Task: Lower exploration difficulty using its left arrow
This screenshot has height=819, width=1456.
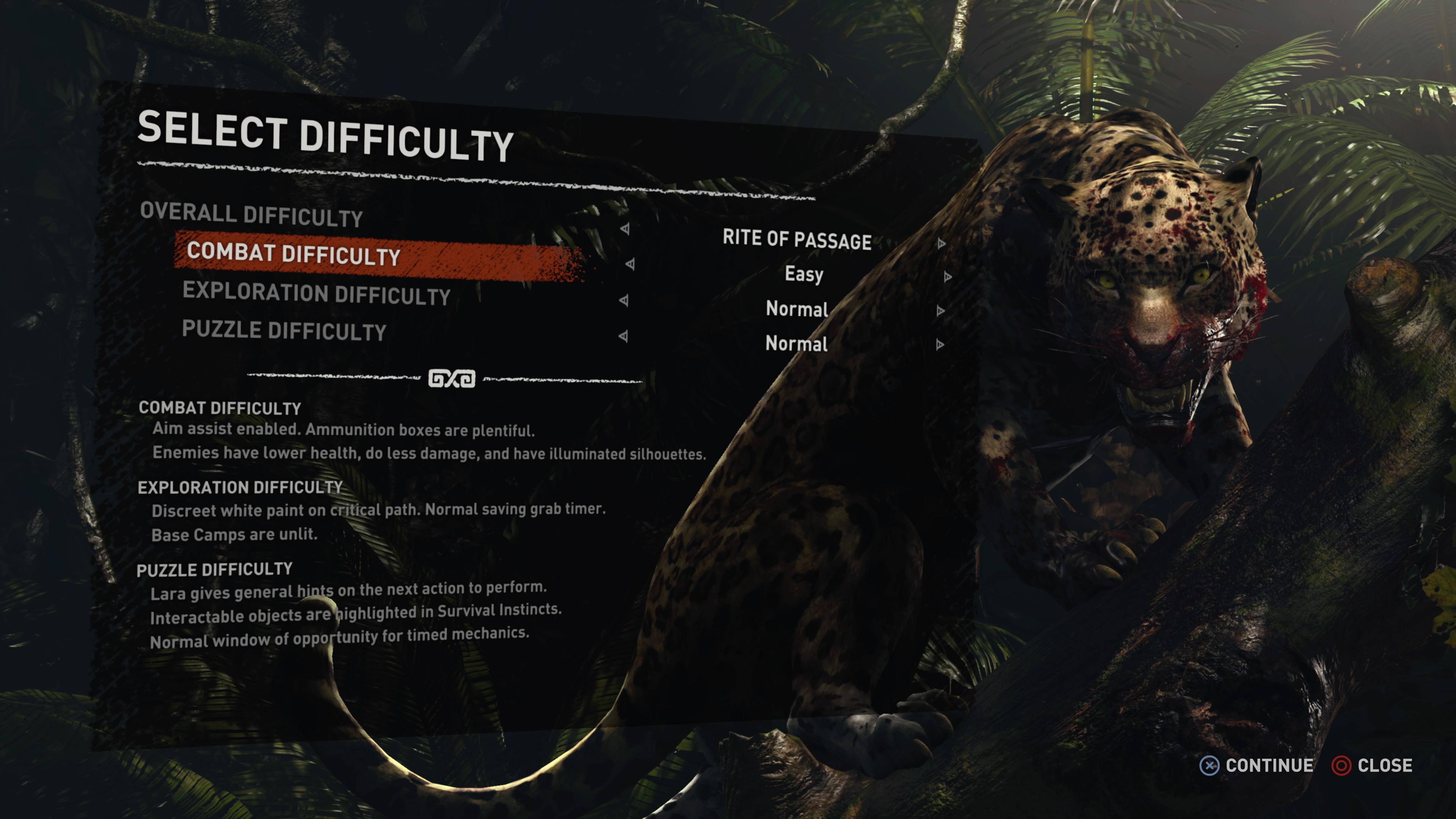Action: click(624, 300)
